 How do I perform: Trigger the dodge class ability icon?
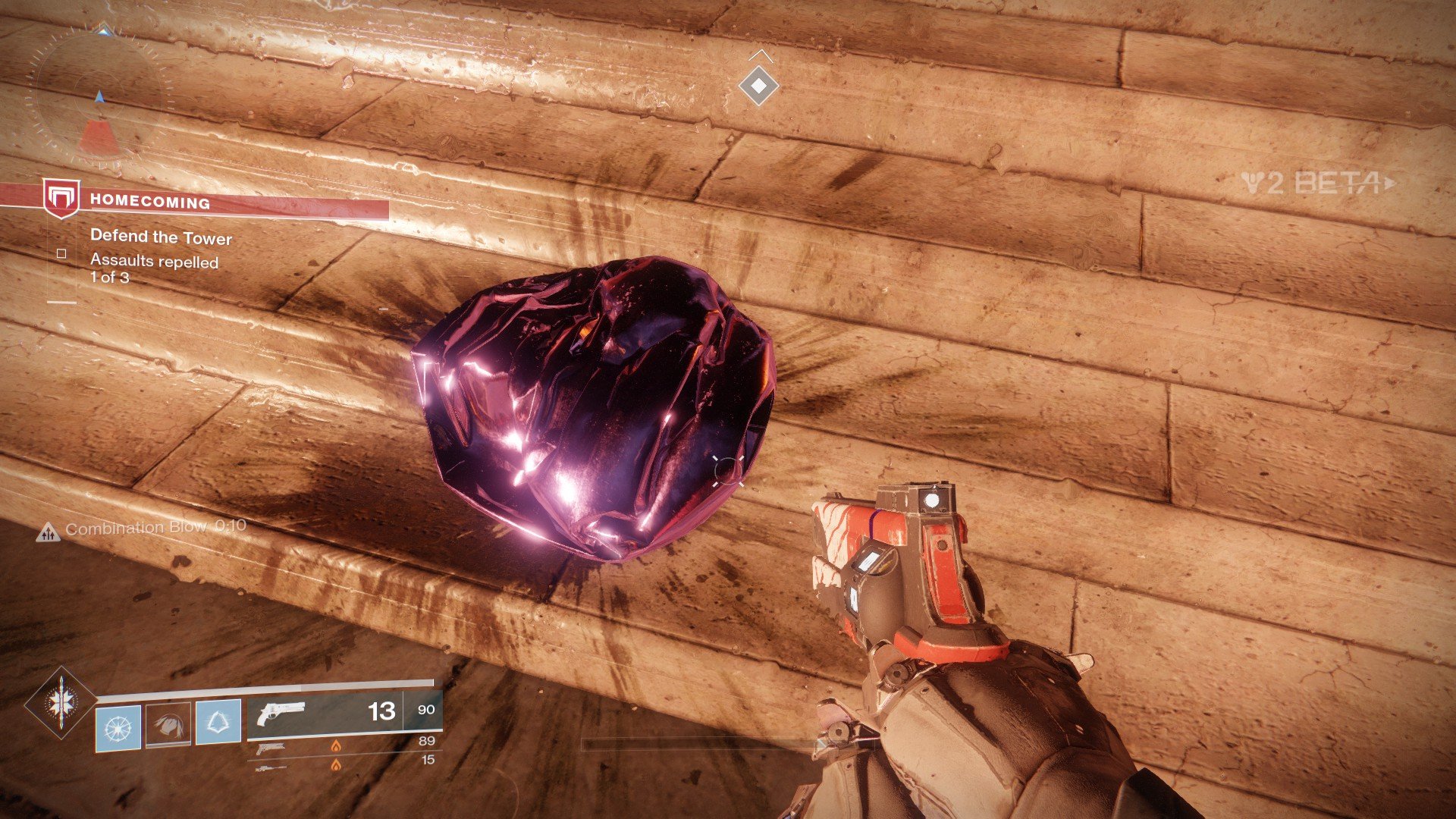click(x=218, y=722)
